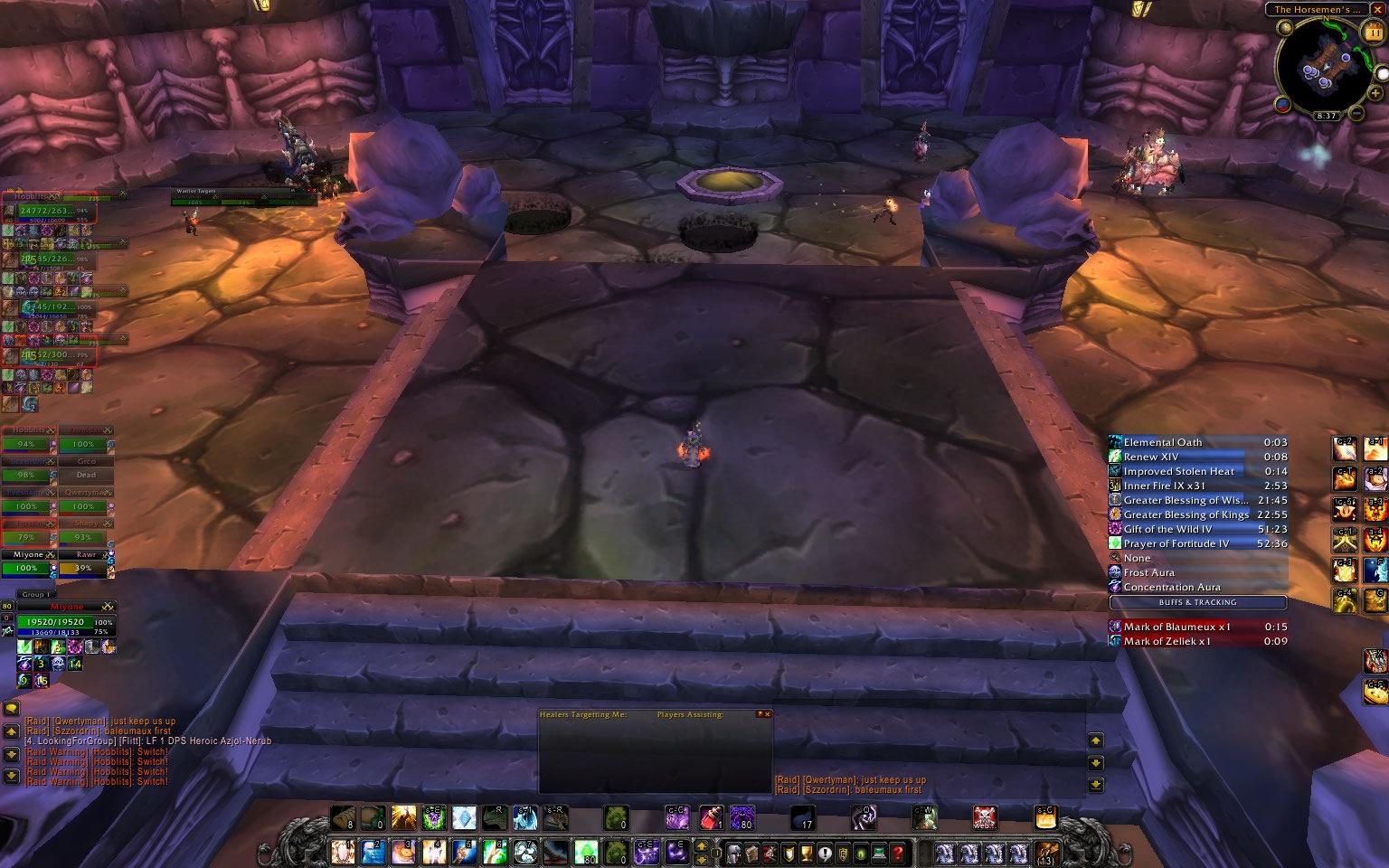Open the Quest Log exclamation bubble icon

(x=825, y=853)
